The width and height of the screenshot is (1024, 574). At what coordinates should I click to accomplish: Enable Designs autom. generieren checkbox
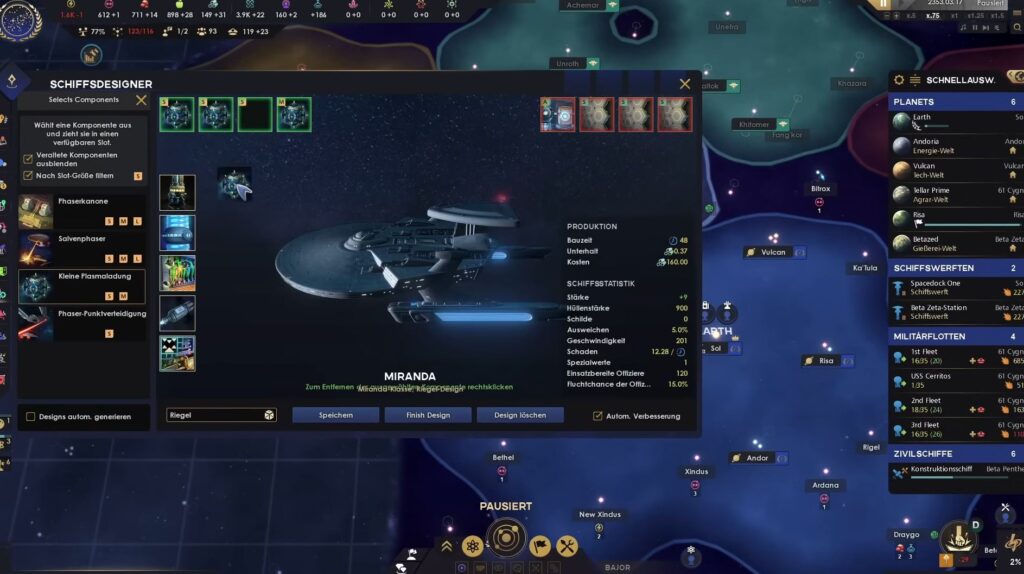coord(30,417)
